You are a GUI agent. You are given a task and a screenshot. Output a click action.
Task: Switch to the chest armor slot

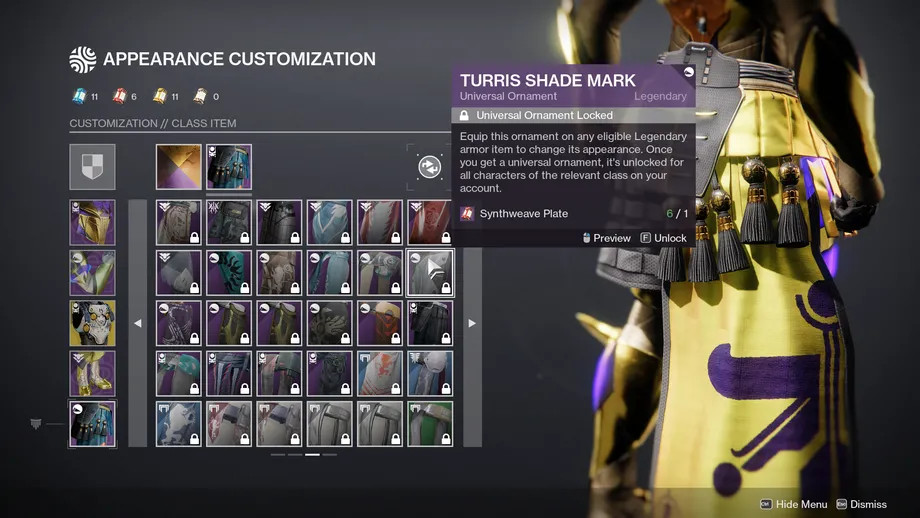pos(92,323)
